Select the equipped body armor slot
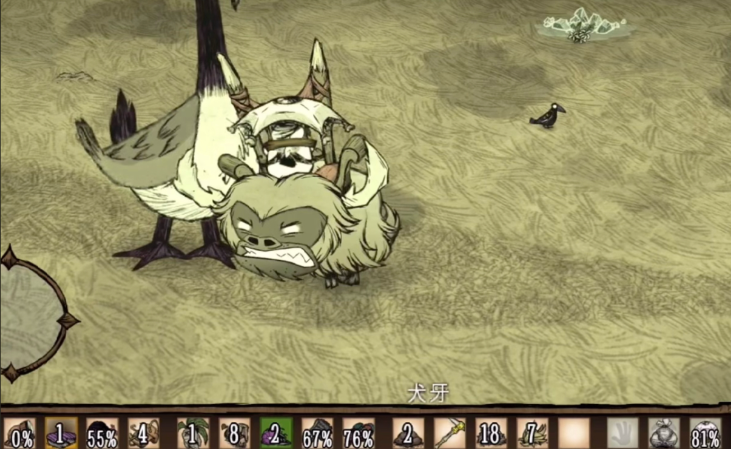This screenshot has height=449, width=731. click(663, 434)
